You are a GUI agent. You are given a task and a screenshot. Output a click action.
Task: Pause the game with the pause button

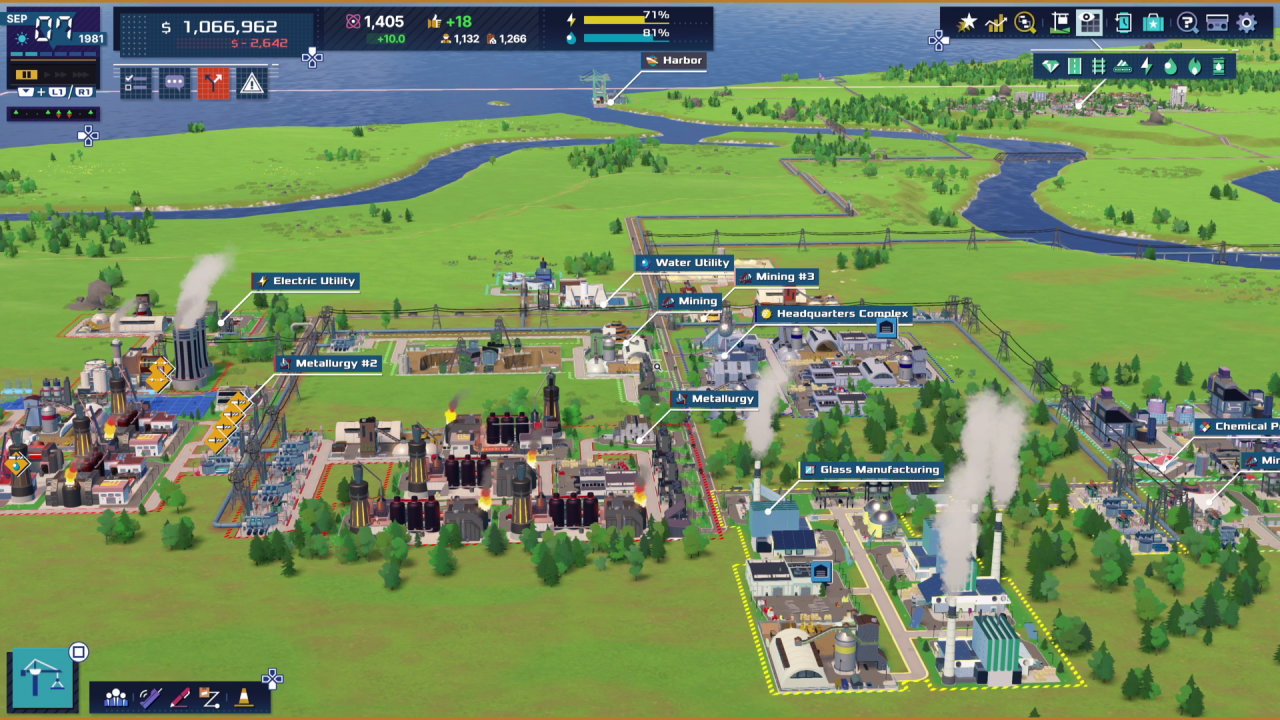click(27, 74)
